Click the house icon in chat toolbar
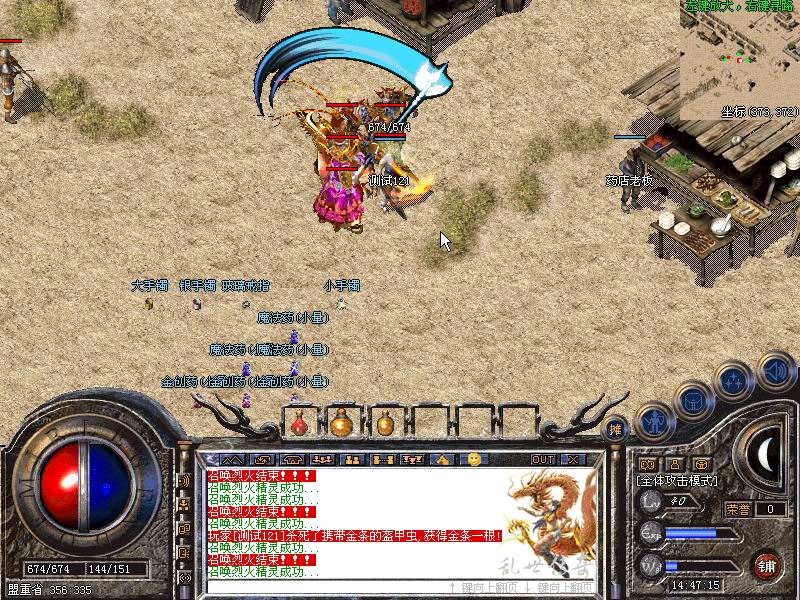Viewport: 800px width, 600px height. (x=441, y=459)
